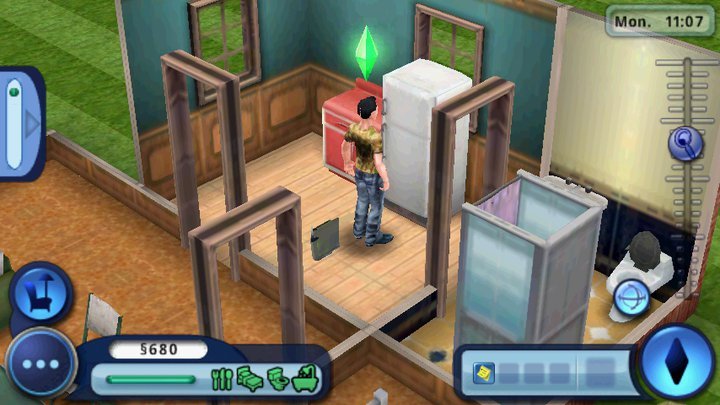Select the energy need bed icon
720x405 pixels.
pyautogui.click(x=250, y=379)
